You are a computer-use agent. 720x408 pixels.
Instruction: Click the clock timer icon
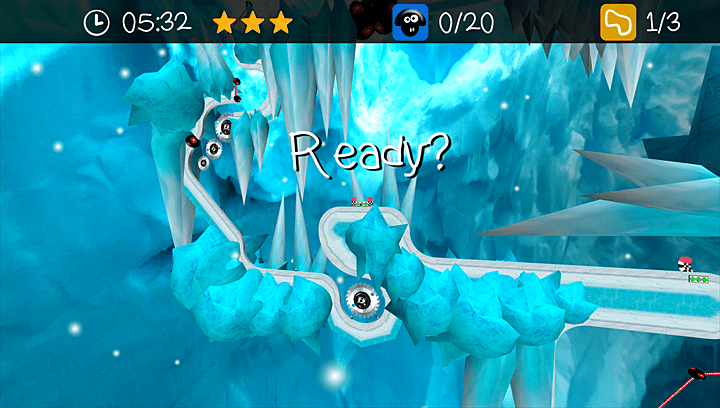coord(97,22)
